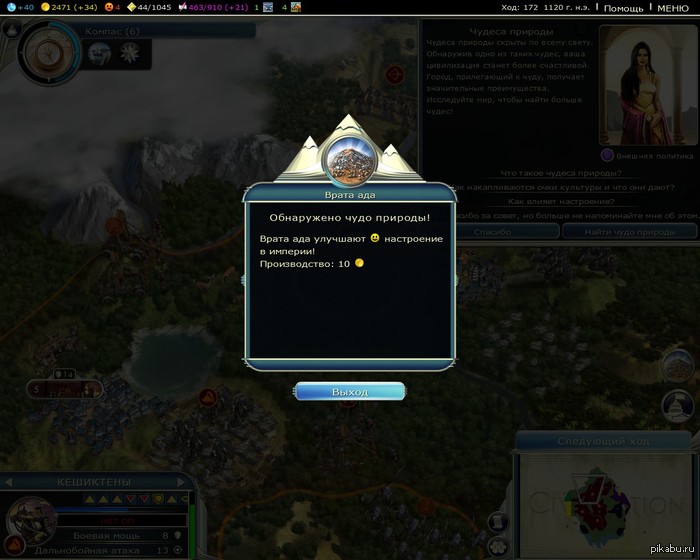Close the popup with the Выход button
Image resolution: width=700 pixels, height=560 pixels.
click(x=350, y=392)
